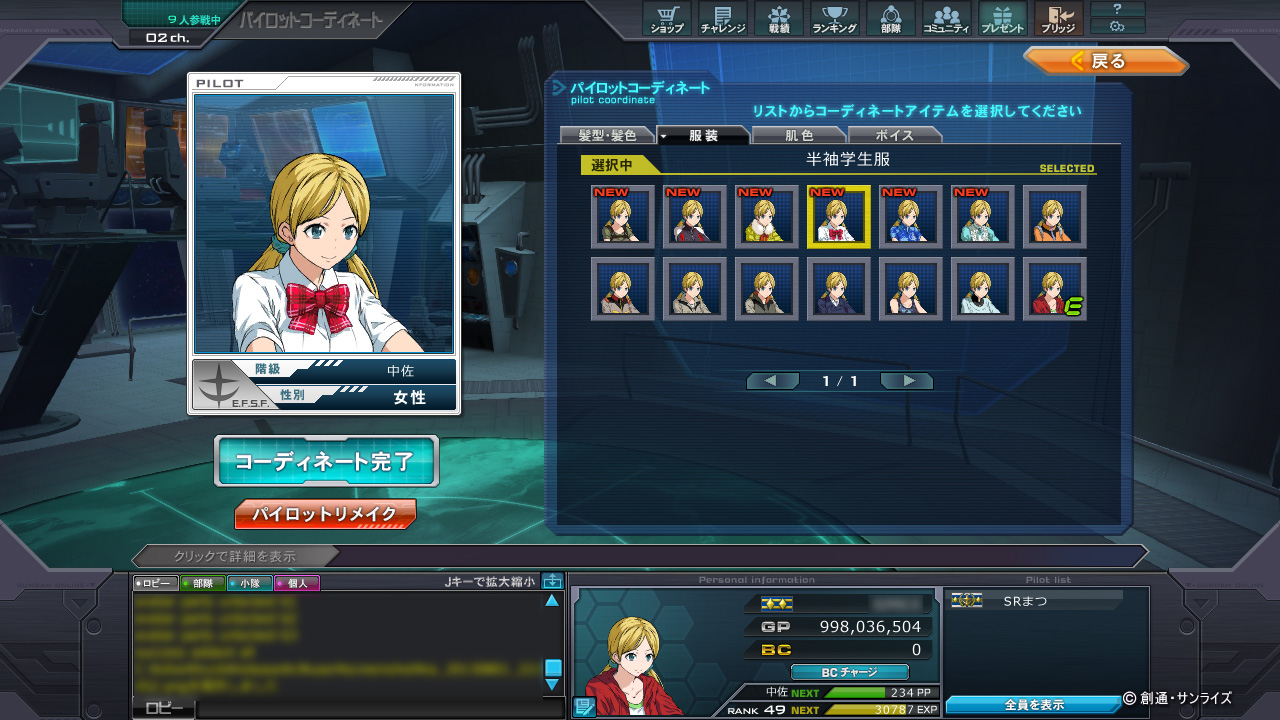This screenshot has height=720, width=1280.
Task: Confirm with the コーディネート完了 button
Action: pos(326,461)
